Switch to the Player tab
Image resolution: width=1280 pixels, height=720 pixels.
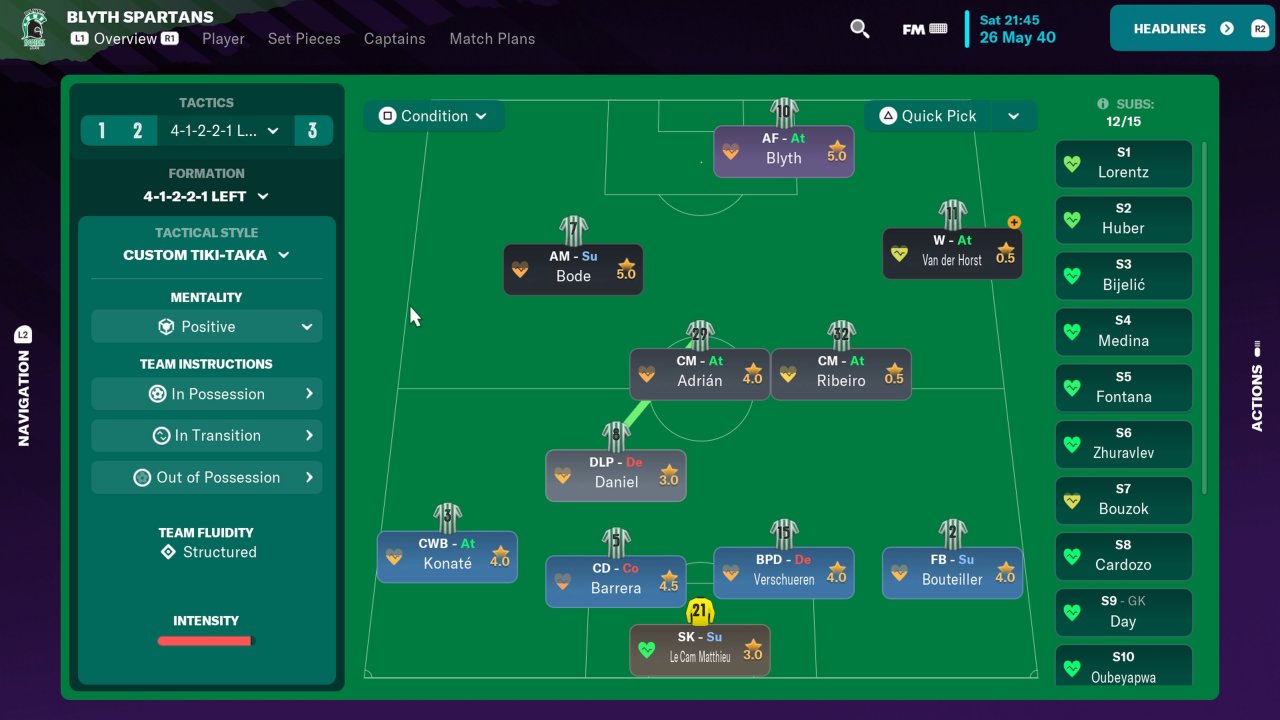[223, 39]
